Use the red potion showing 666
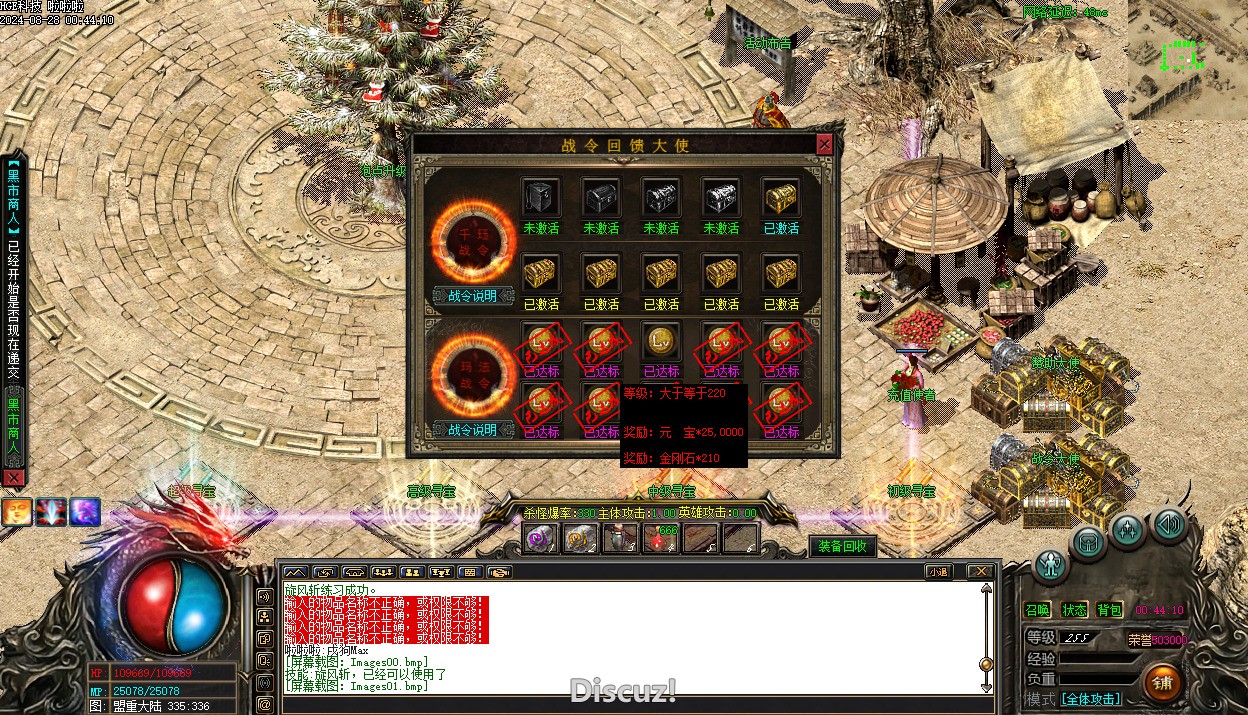The image size is (1248, 715). (660, 539)
